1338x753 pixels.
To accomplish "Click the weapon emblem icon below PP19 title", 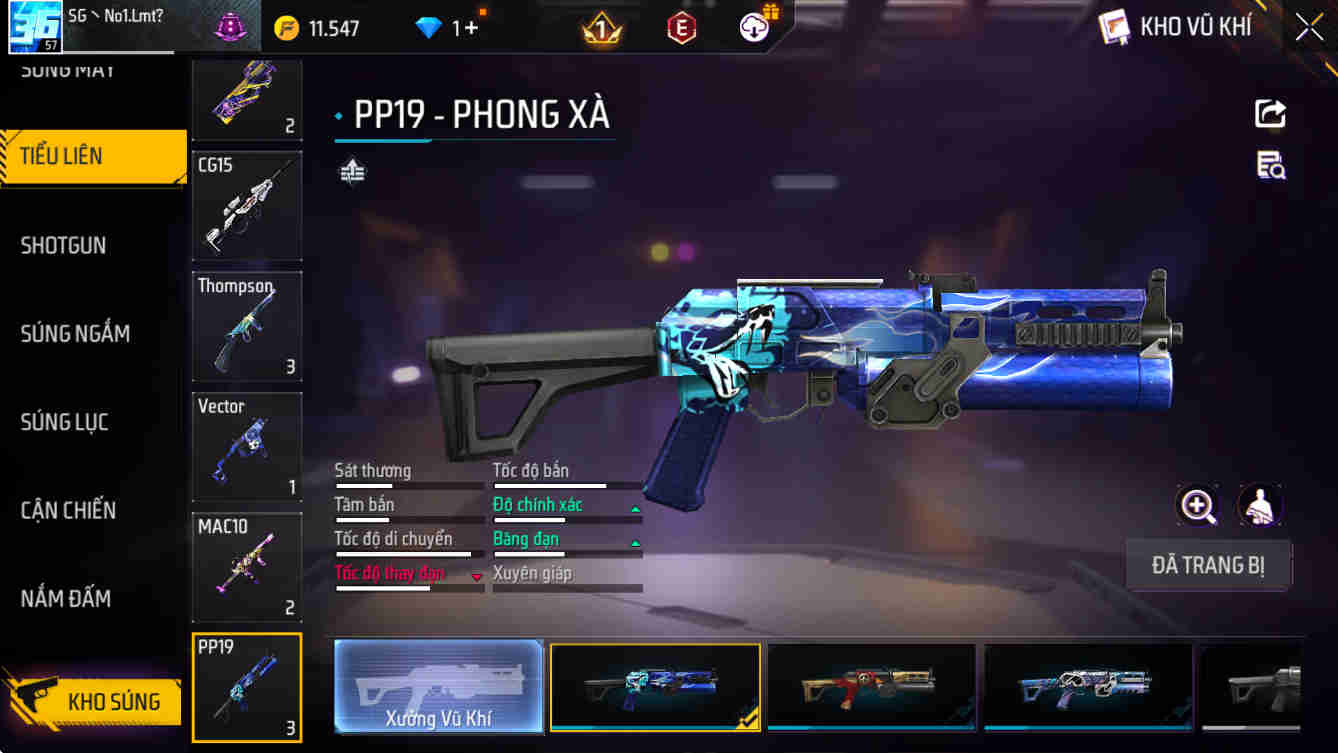I will click(x=351, y=171).
